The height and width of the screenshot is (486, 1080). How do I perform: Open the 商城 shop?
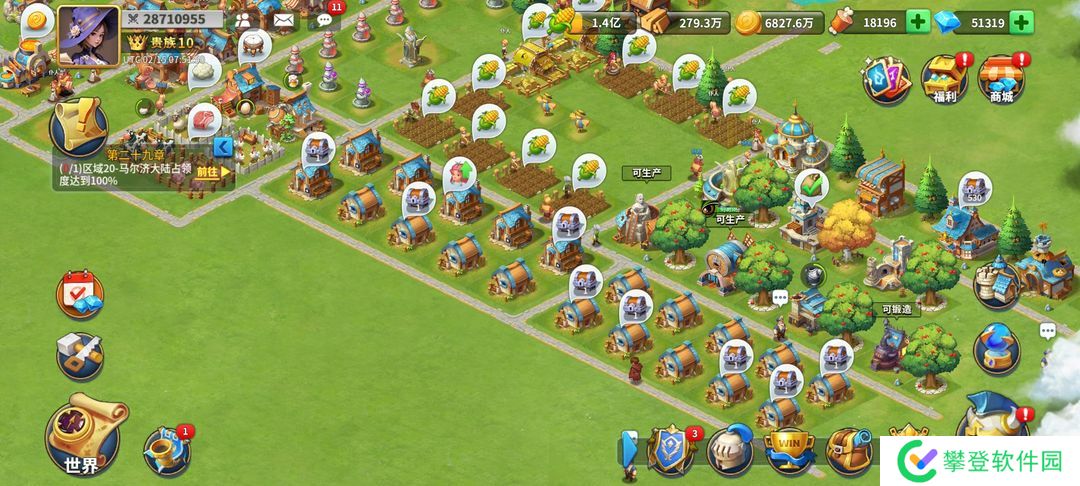click(x=1000, y=79)
